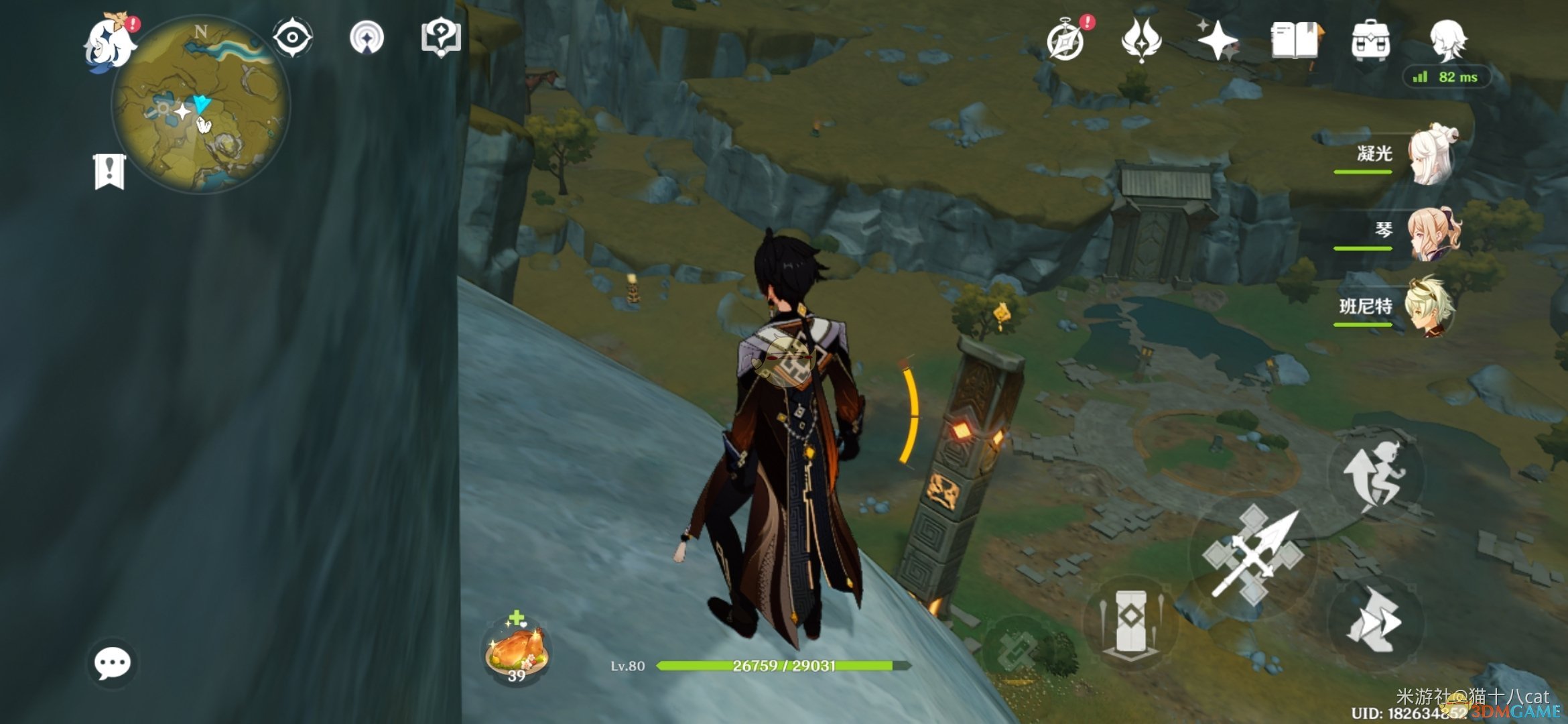Open the character screen head icon
Viewport: 1568px width, 724px height.
(1447, 40)
